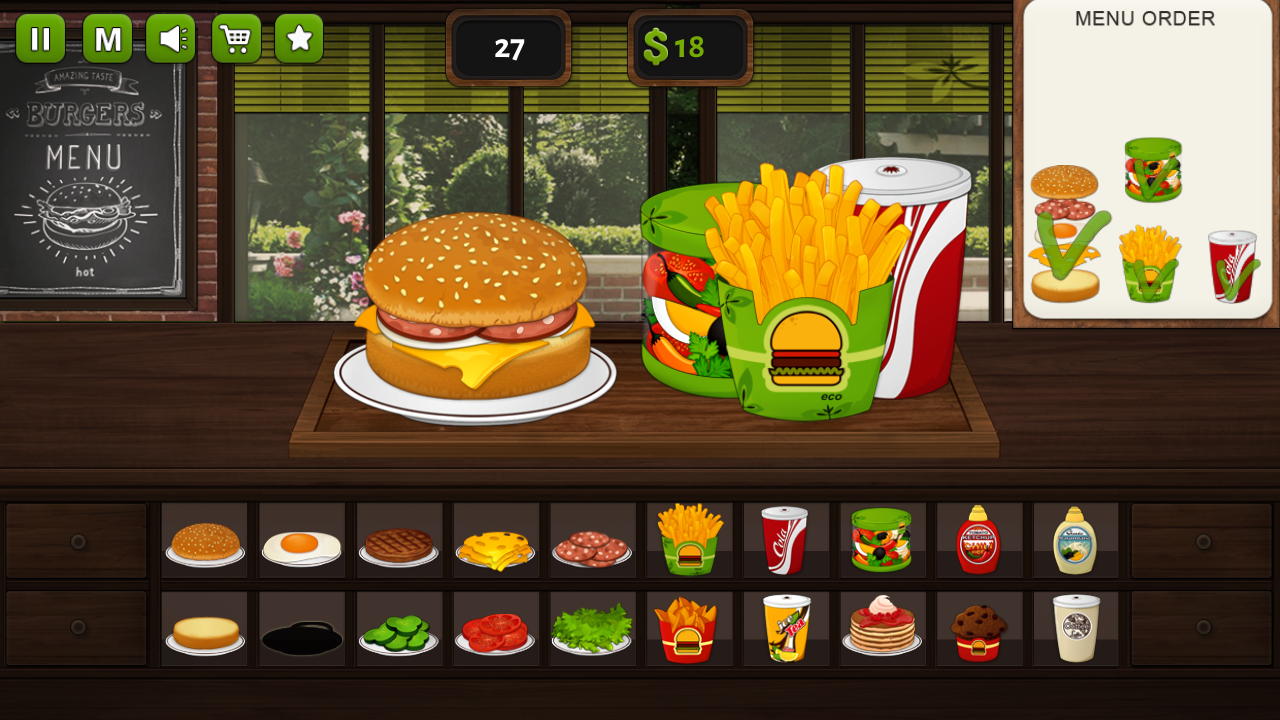
Task: Select the lettuce ingredient
Action: [x=592, y=628]
